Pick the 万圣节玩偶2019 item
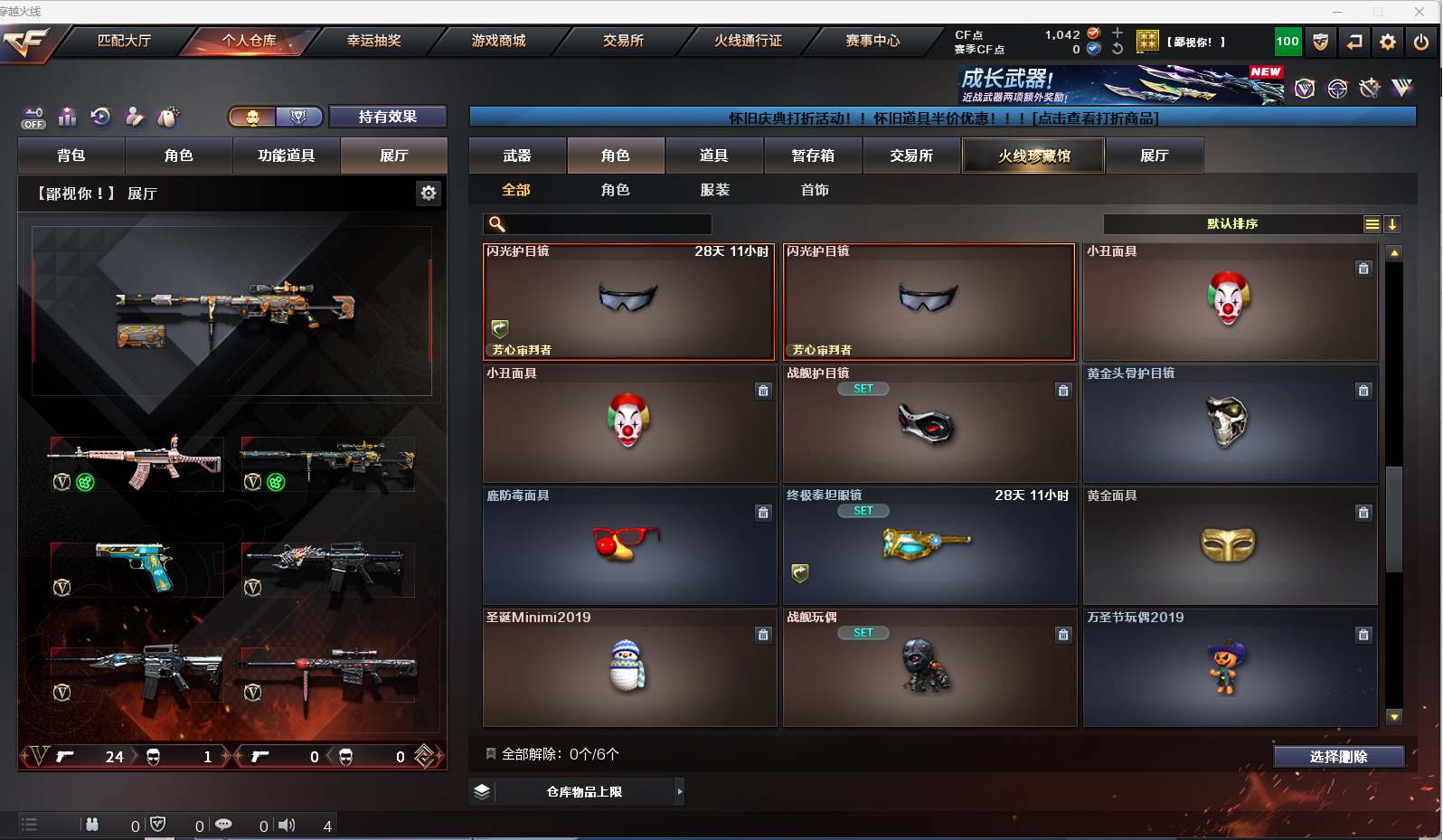1443x840 pixels. coord(1229,667)
